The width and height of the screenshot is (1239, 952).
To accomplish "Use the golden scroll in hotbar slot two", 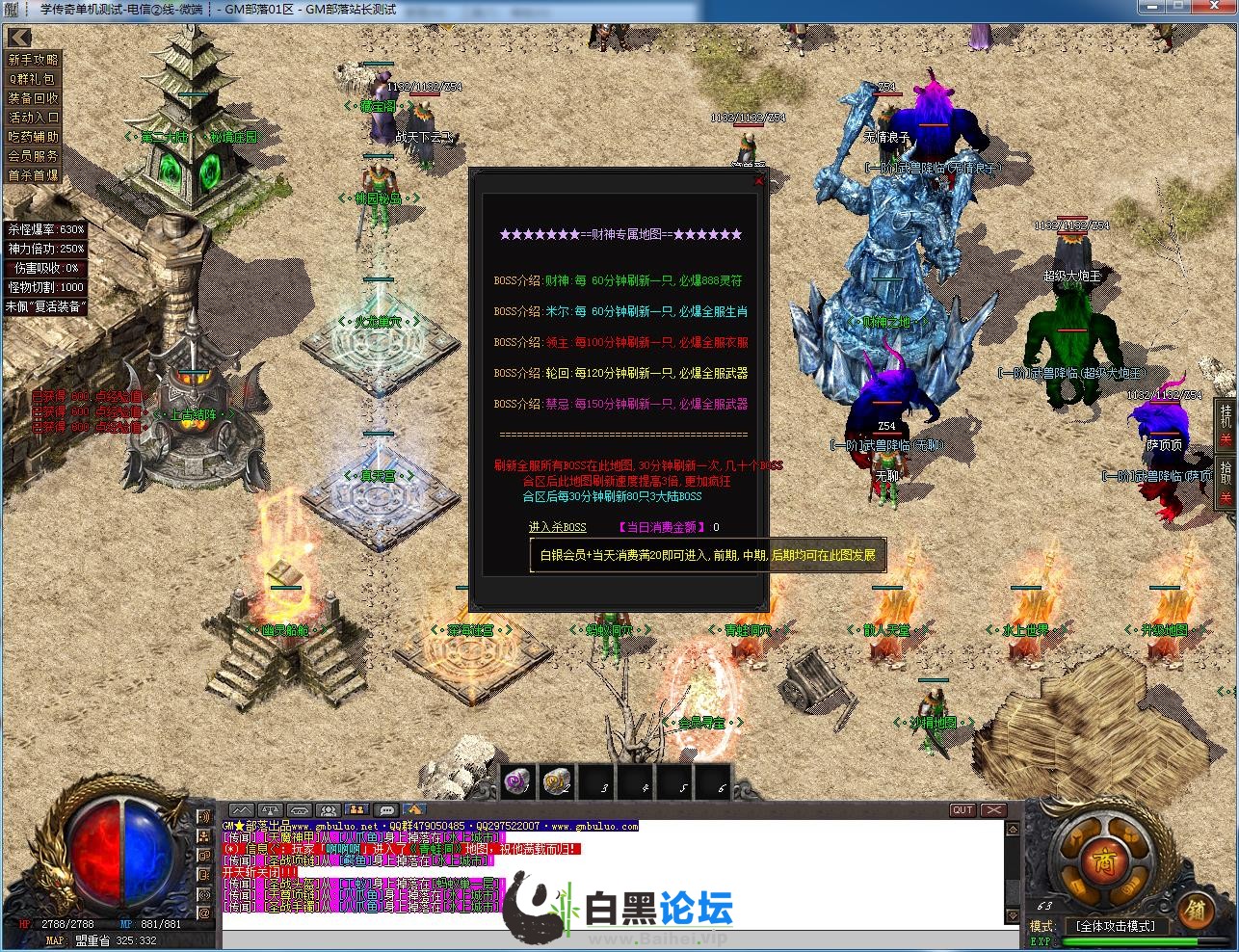I will pos(558,781).
